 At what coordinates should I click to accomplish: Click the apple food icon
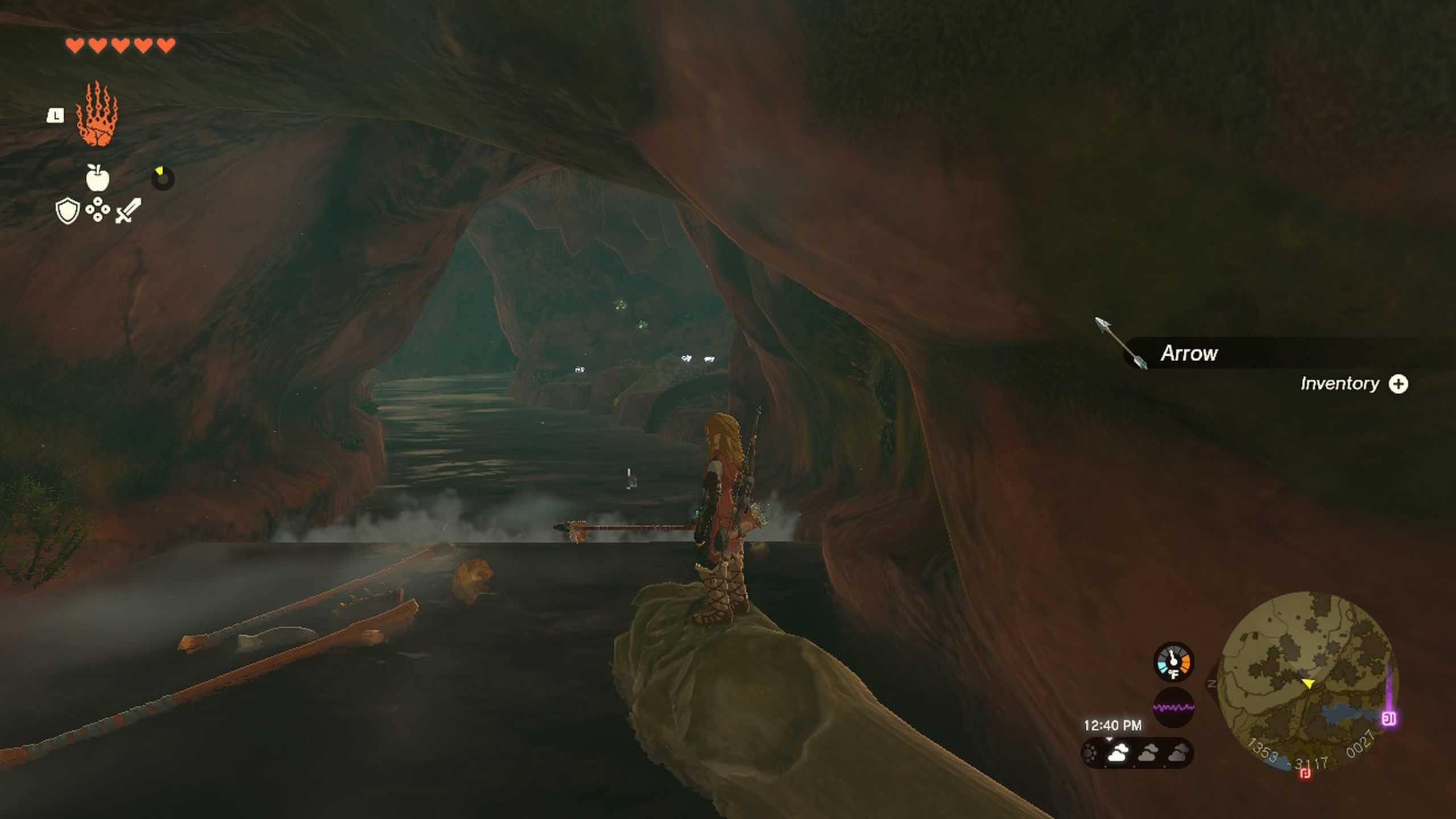coord(97,178)
